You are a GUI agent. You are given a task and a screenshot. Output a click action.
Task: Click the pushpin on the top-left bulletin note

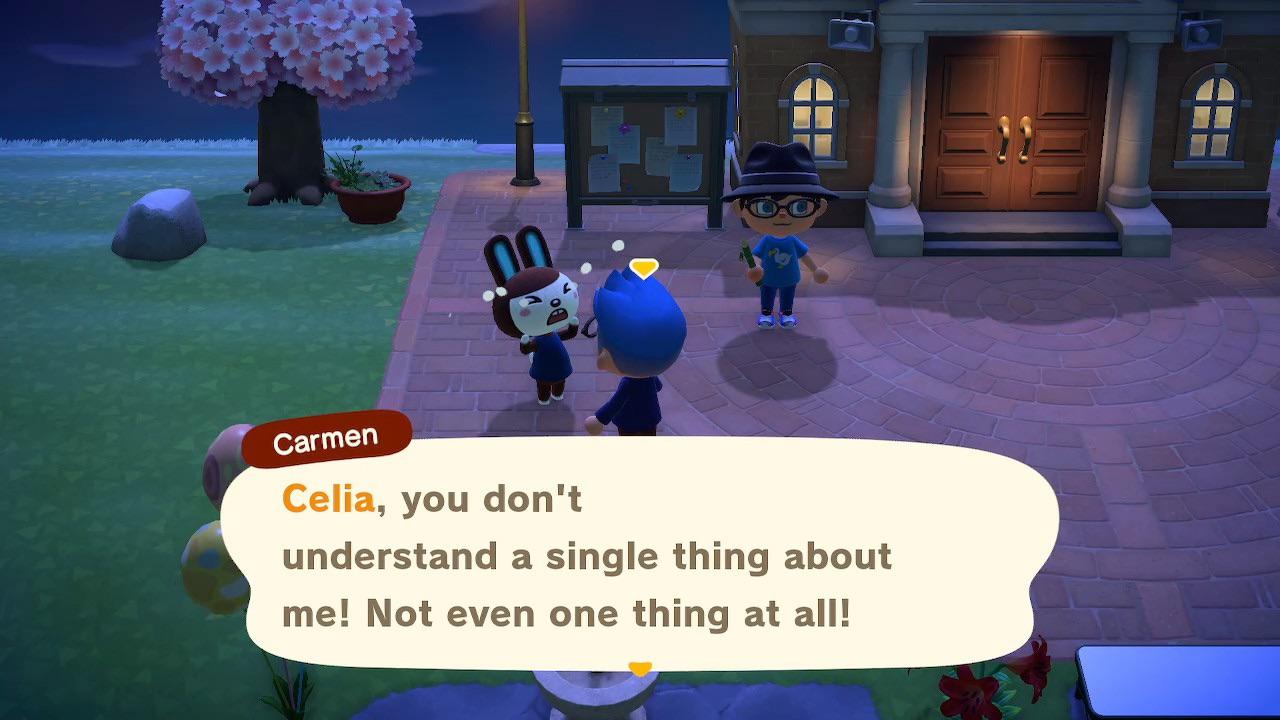pos(605,110)
